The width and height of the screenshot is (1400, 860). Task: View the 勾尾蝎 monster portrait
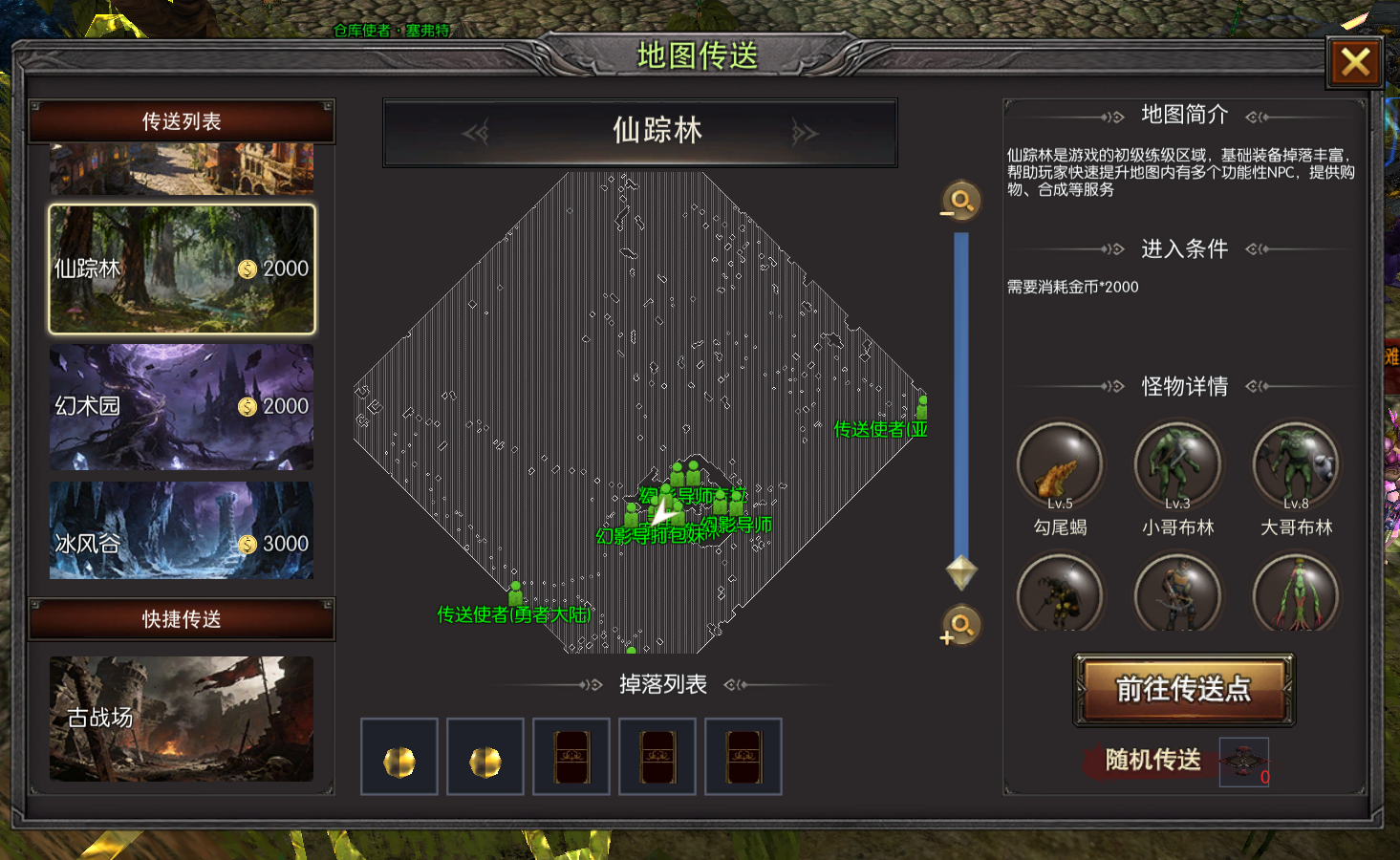point(1060,466)
